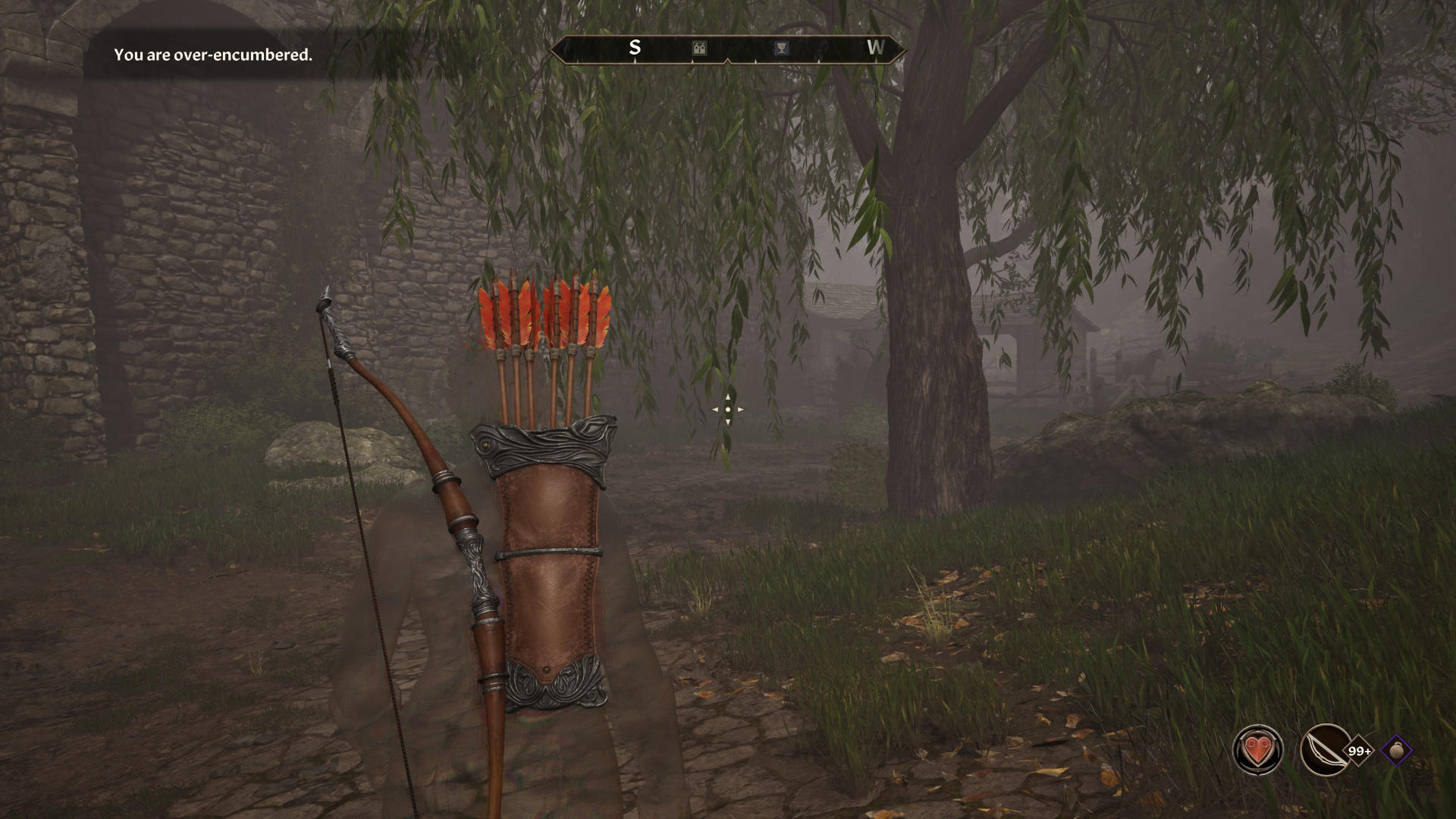Screen dimensions: 1456x819
Task: Select the equipped bow weapon icon
Action: [x=1325, y=750]
